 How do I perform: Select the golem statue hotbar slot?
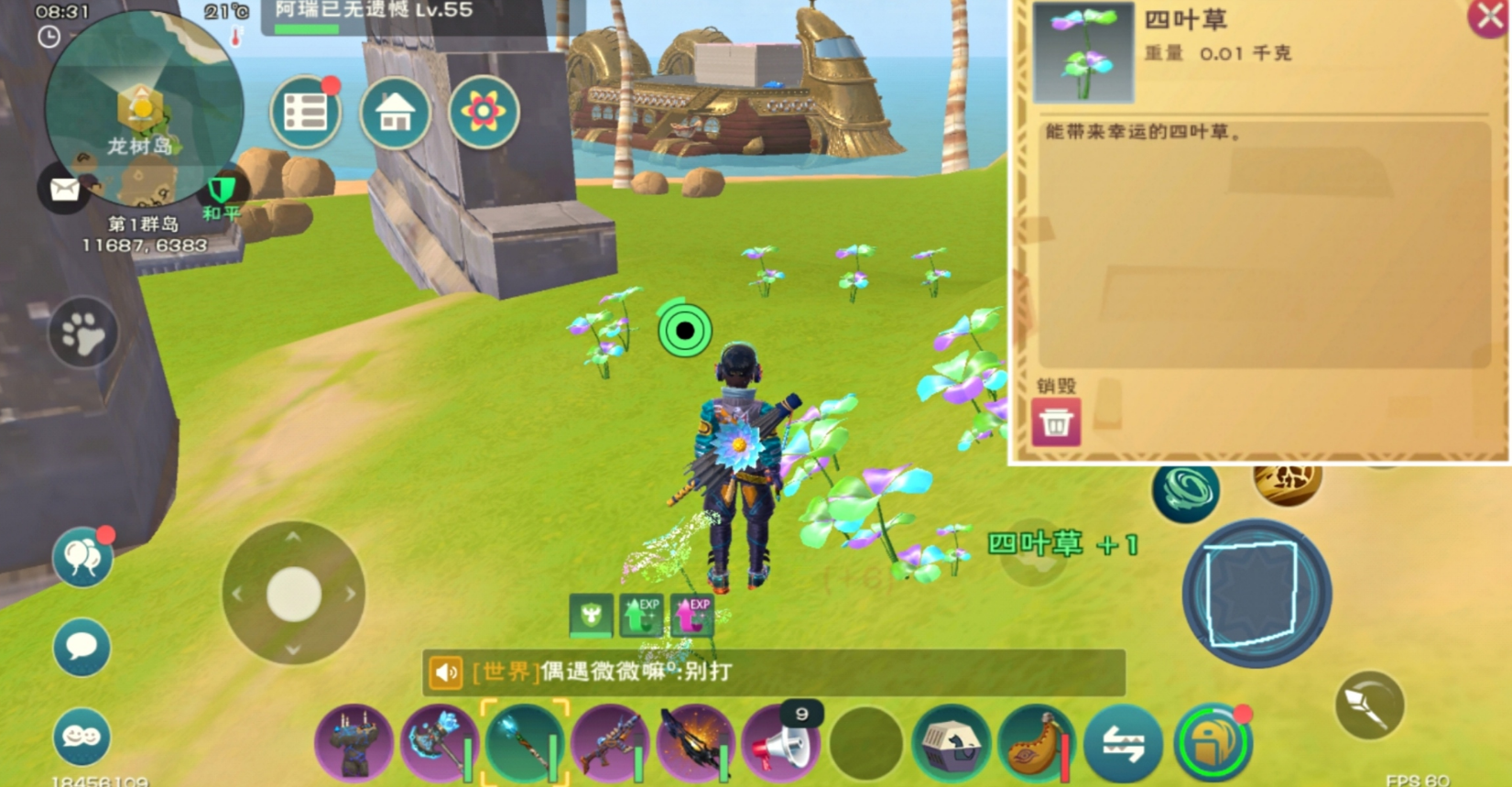pos(354,744)
